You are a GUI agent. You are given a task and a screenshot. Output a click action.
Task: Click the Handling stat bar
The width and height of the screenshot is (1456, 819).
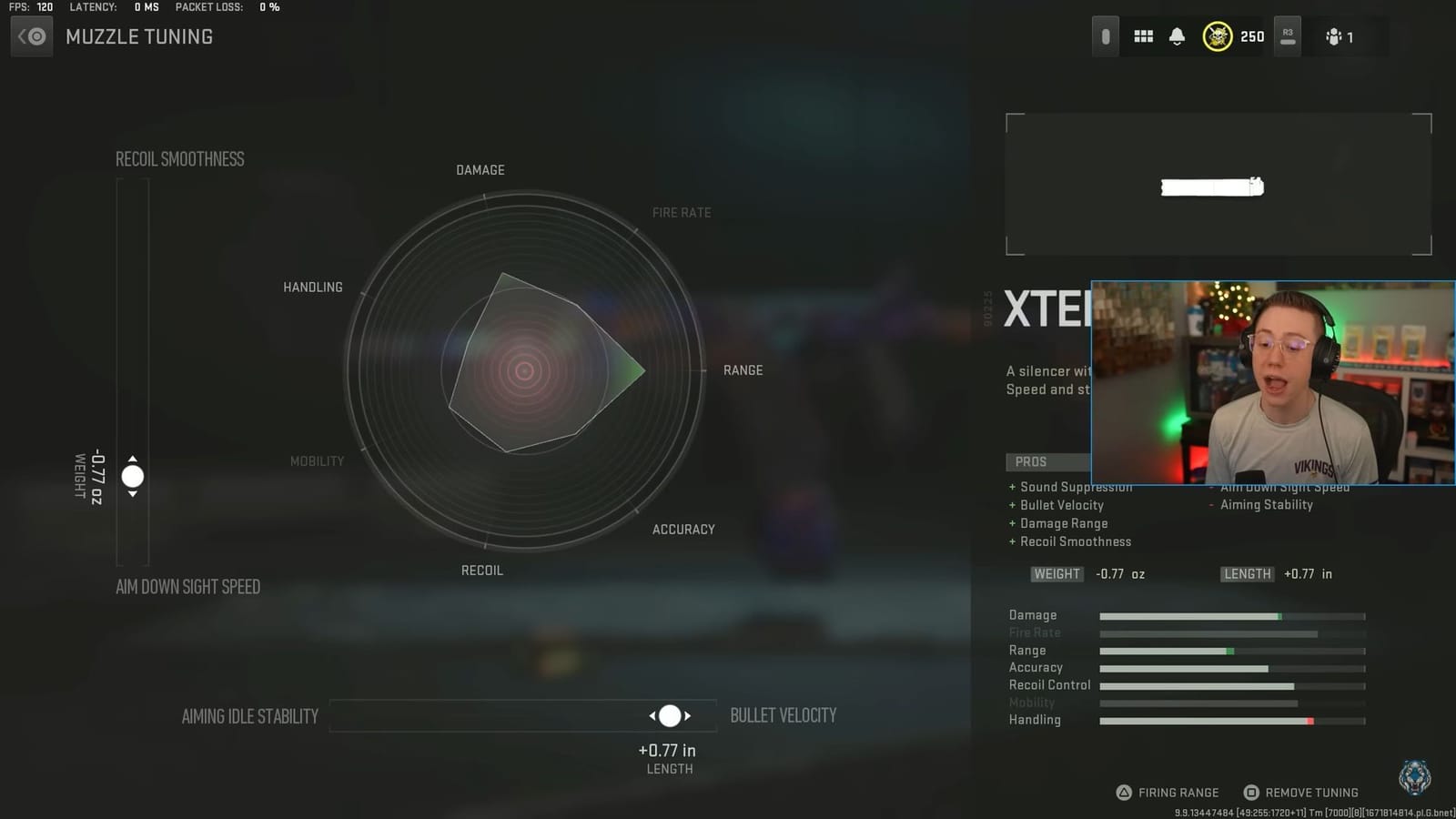click(1233, 720)
